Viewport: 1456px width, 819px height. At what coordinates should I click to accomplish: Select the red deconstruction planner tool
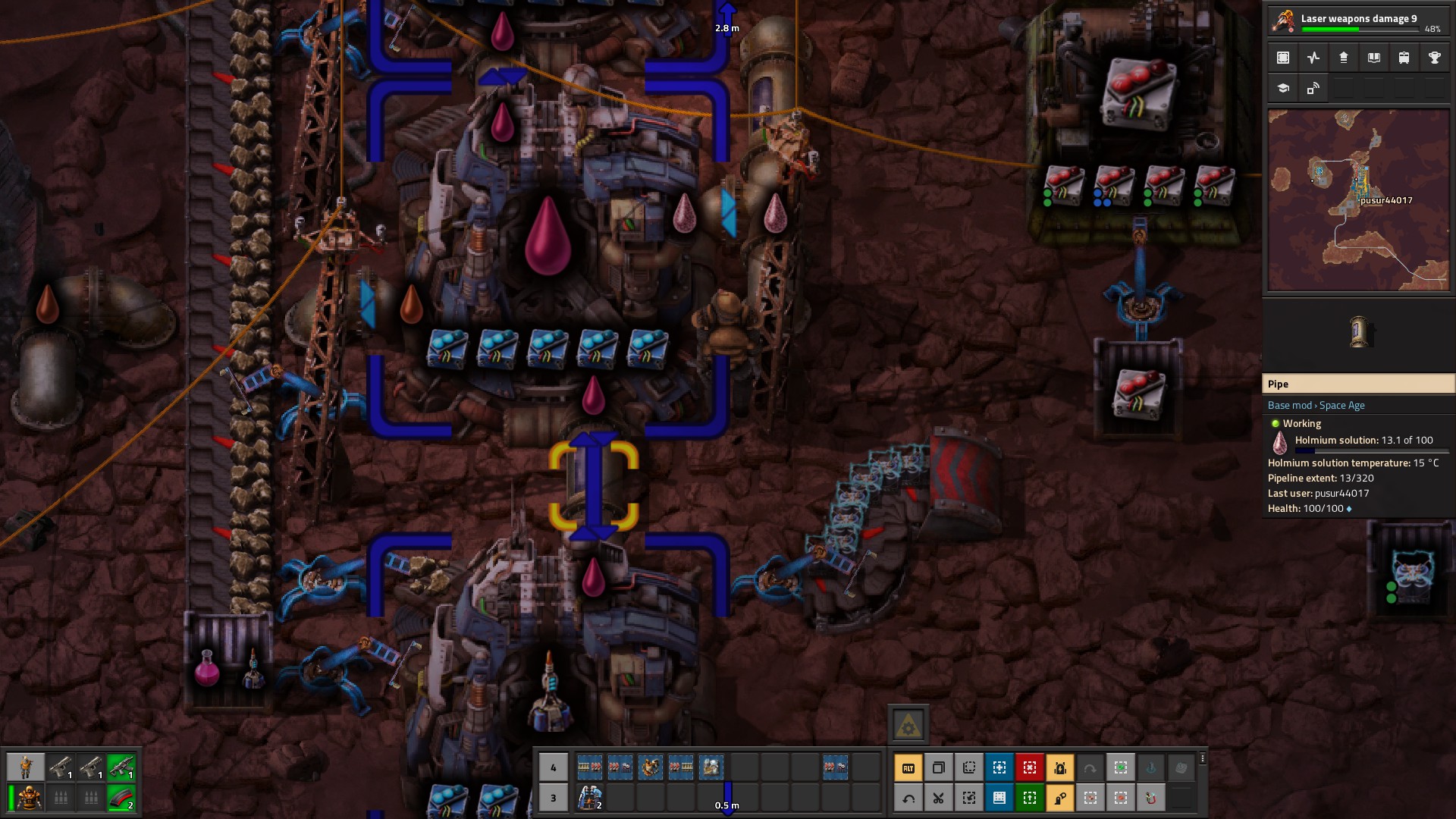click(x=1030, y=768)
